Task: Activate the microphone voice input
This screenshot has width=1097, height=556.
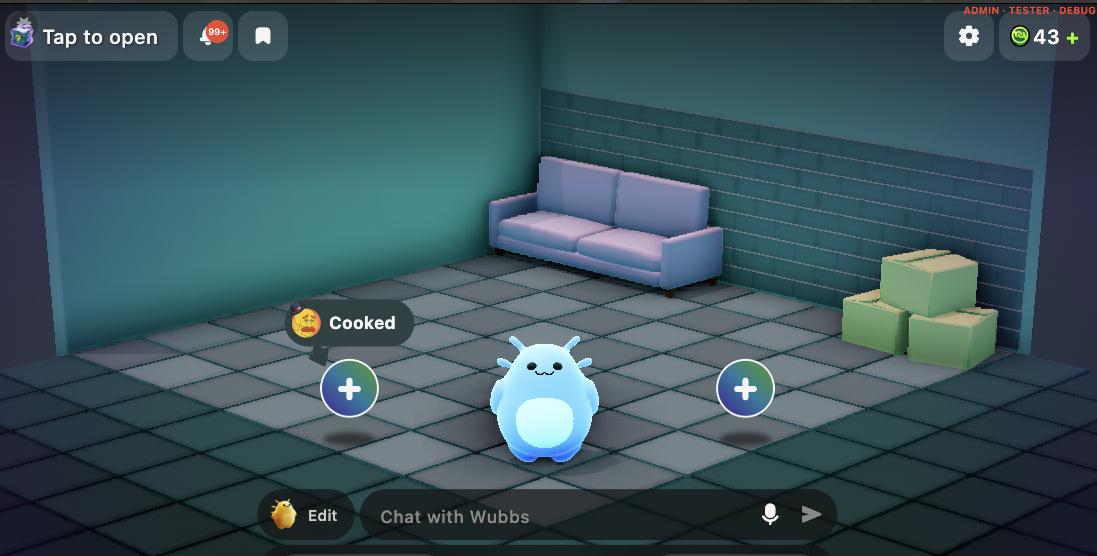Action: coord(770,514)
